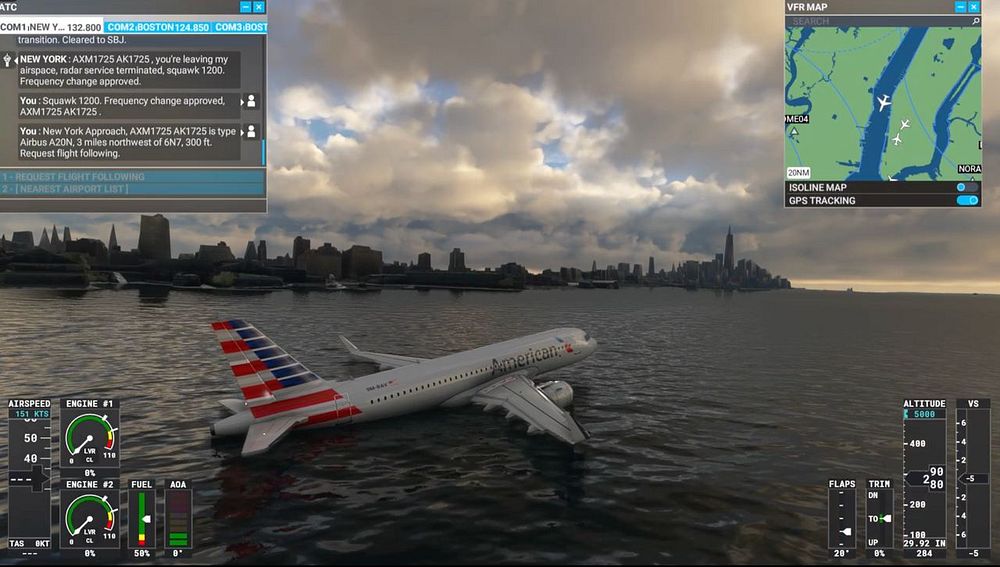Viewport: 1000px width, 567px height.
Task: Select the COM1 New York frequency tab
Action: pos(51,27)
